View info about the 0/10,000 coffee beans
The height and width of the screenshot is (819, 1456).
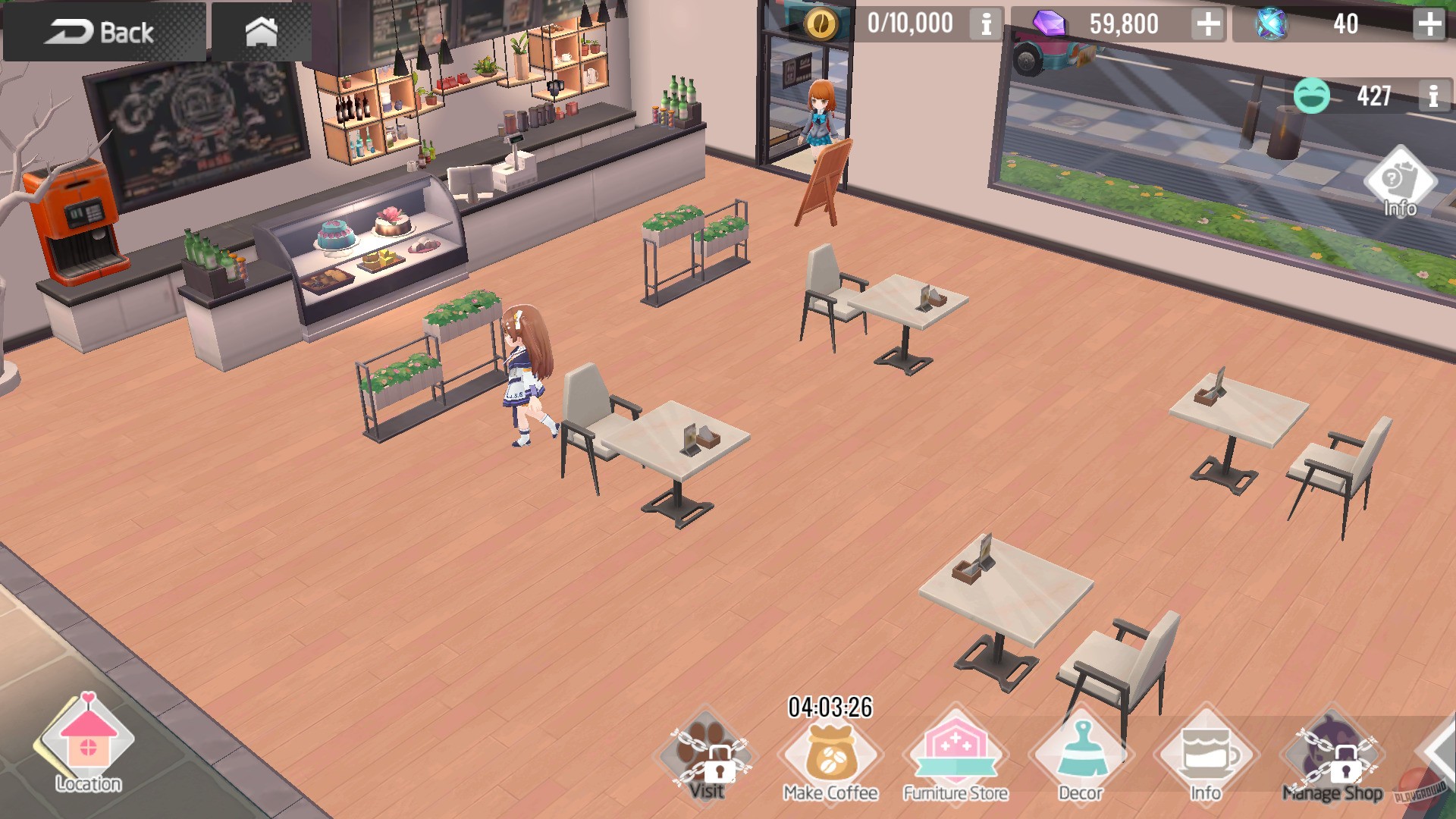[x=984, y=24]
